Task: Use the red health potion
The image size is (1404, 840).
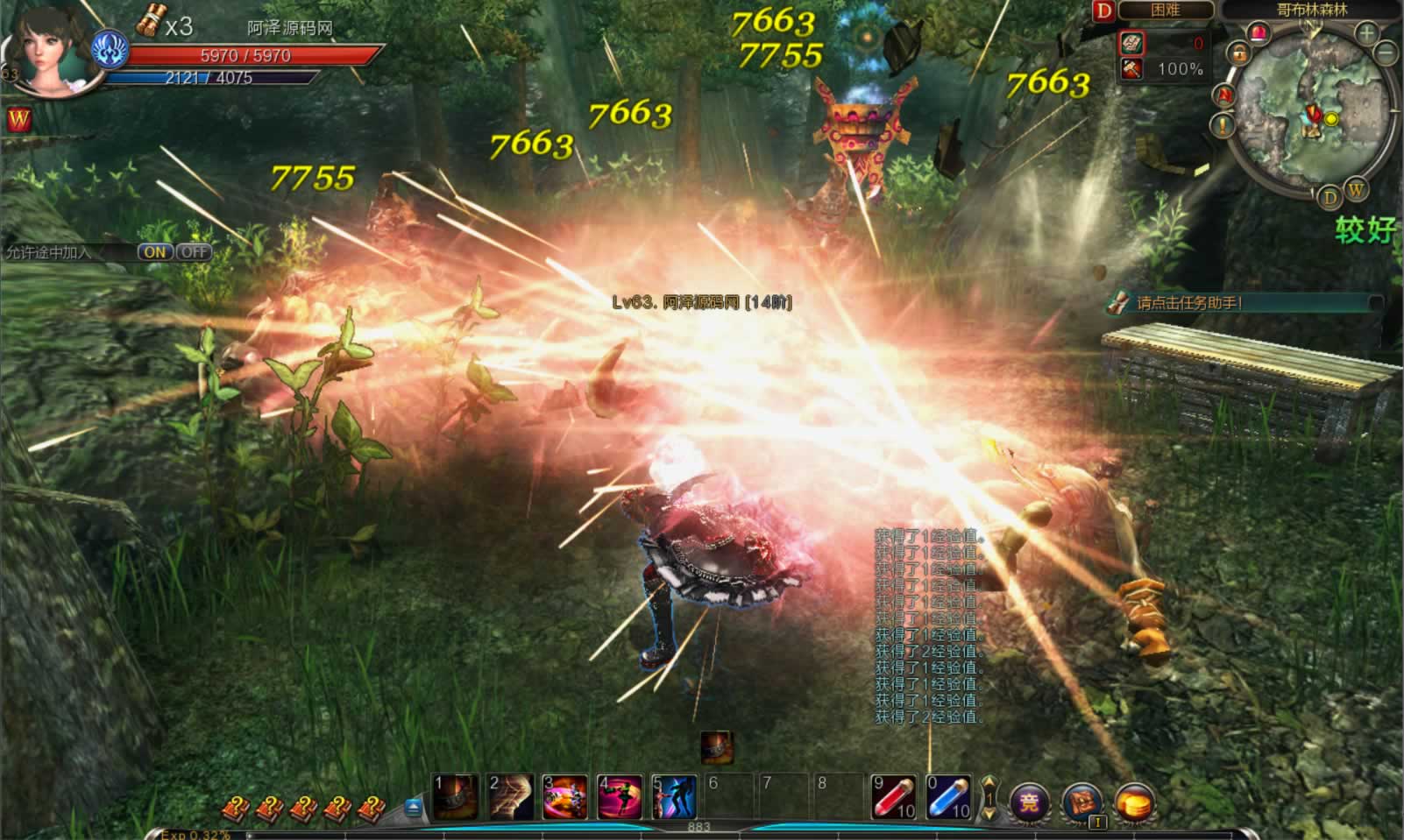Action: pyautogui.click(x=893, y=796)
